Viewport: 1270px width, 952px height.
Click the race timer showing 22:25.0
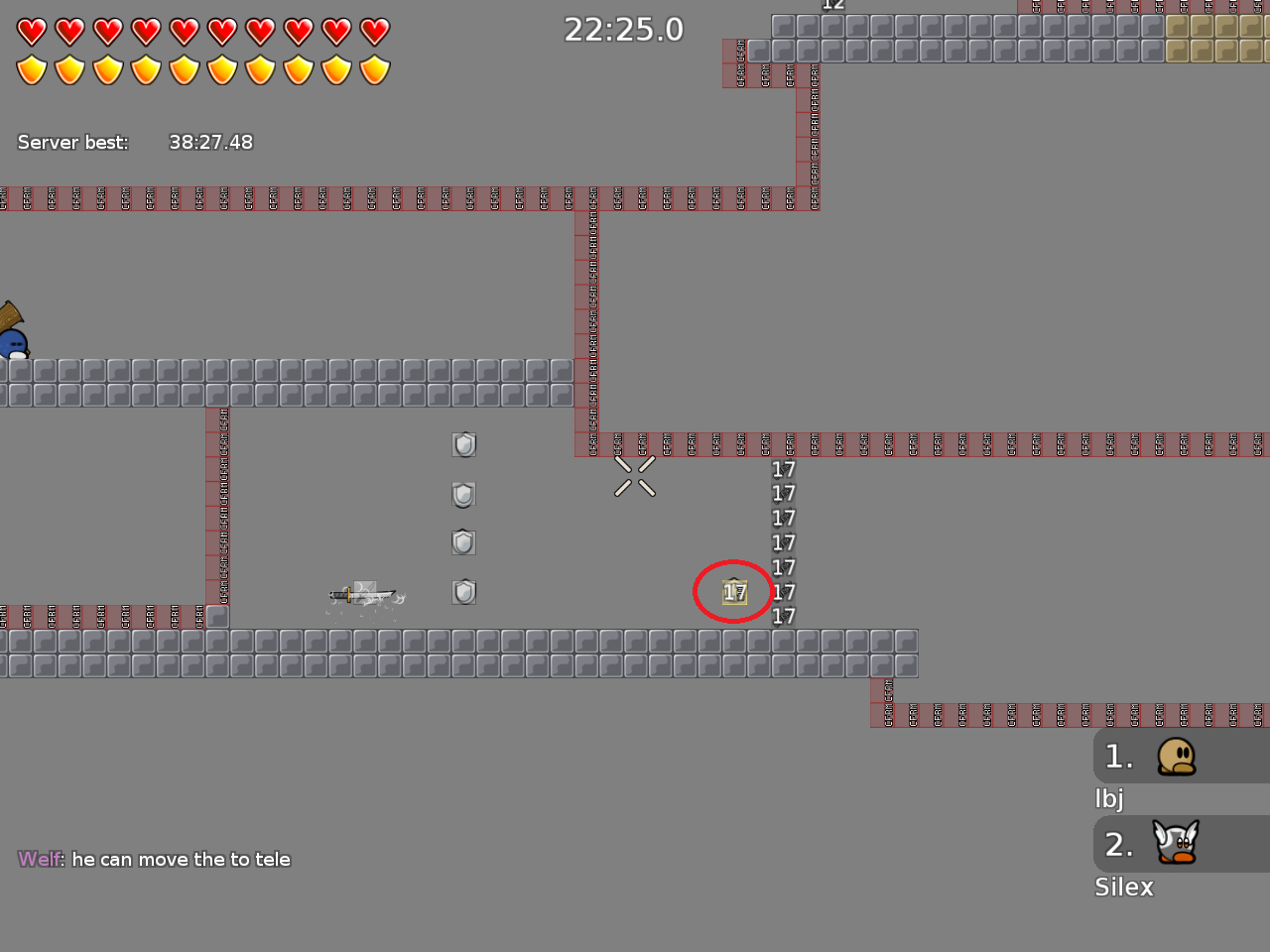tap(623, 29)
